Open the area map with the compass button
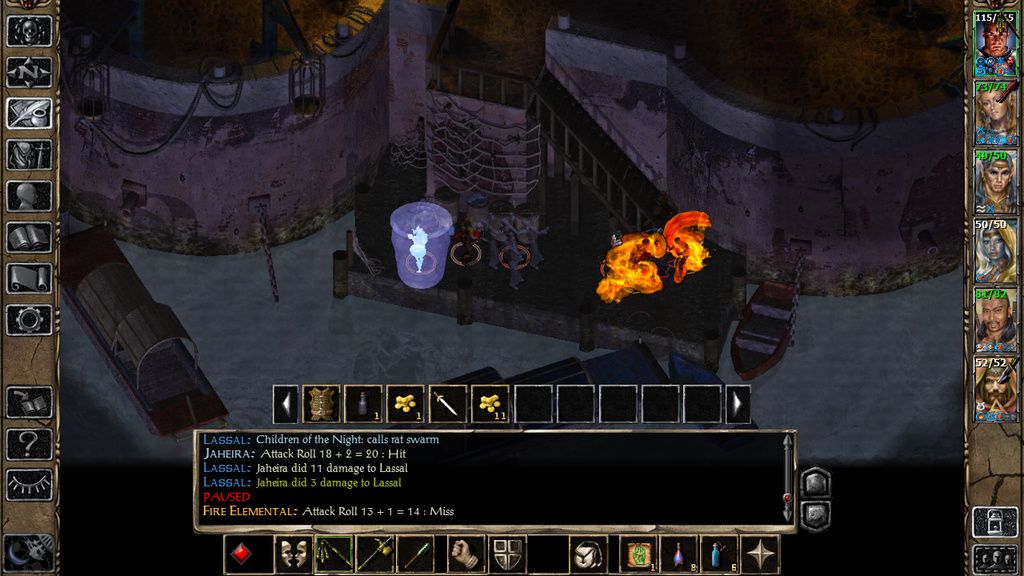This screenshot has height=576, width=1024. tap(29, 72)
